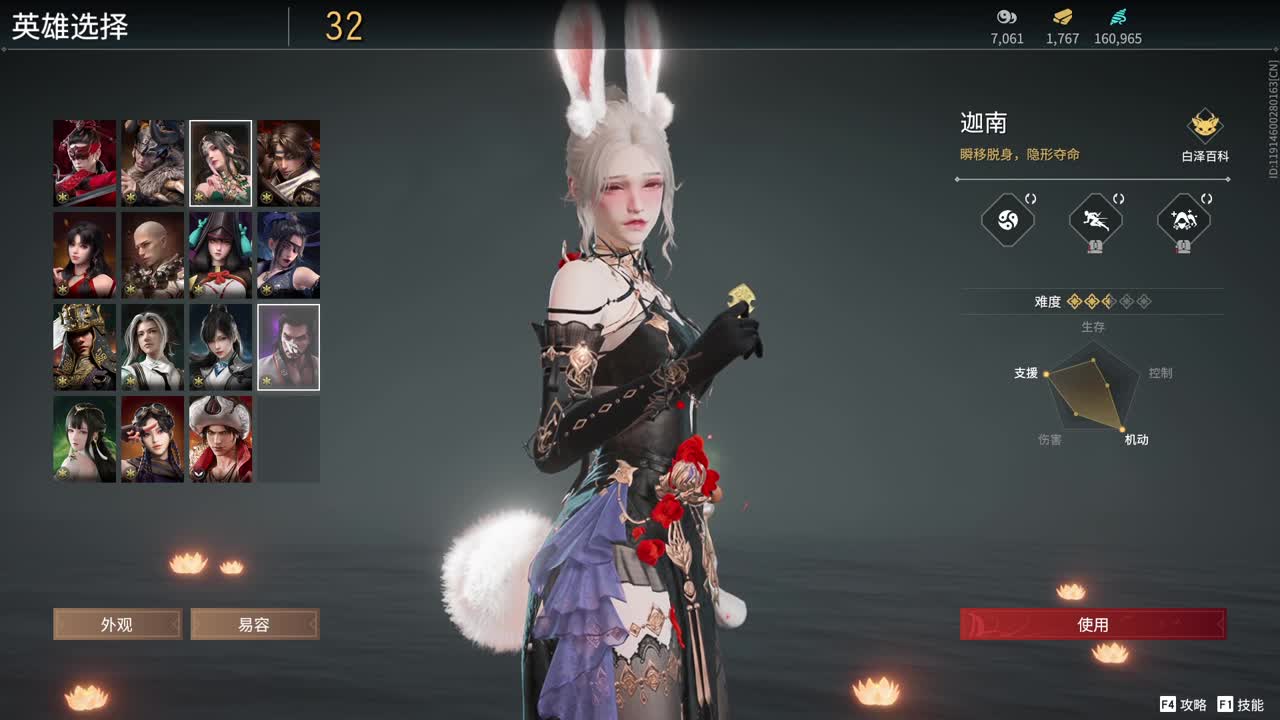Toggle the bracket marker above the first skill
Viewport: 1280px width, 720px height.
pos(1031,199)
